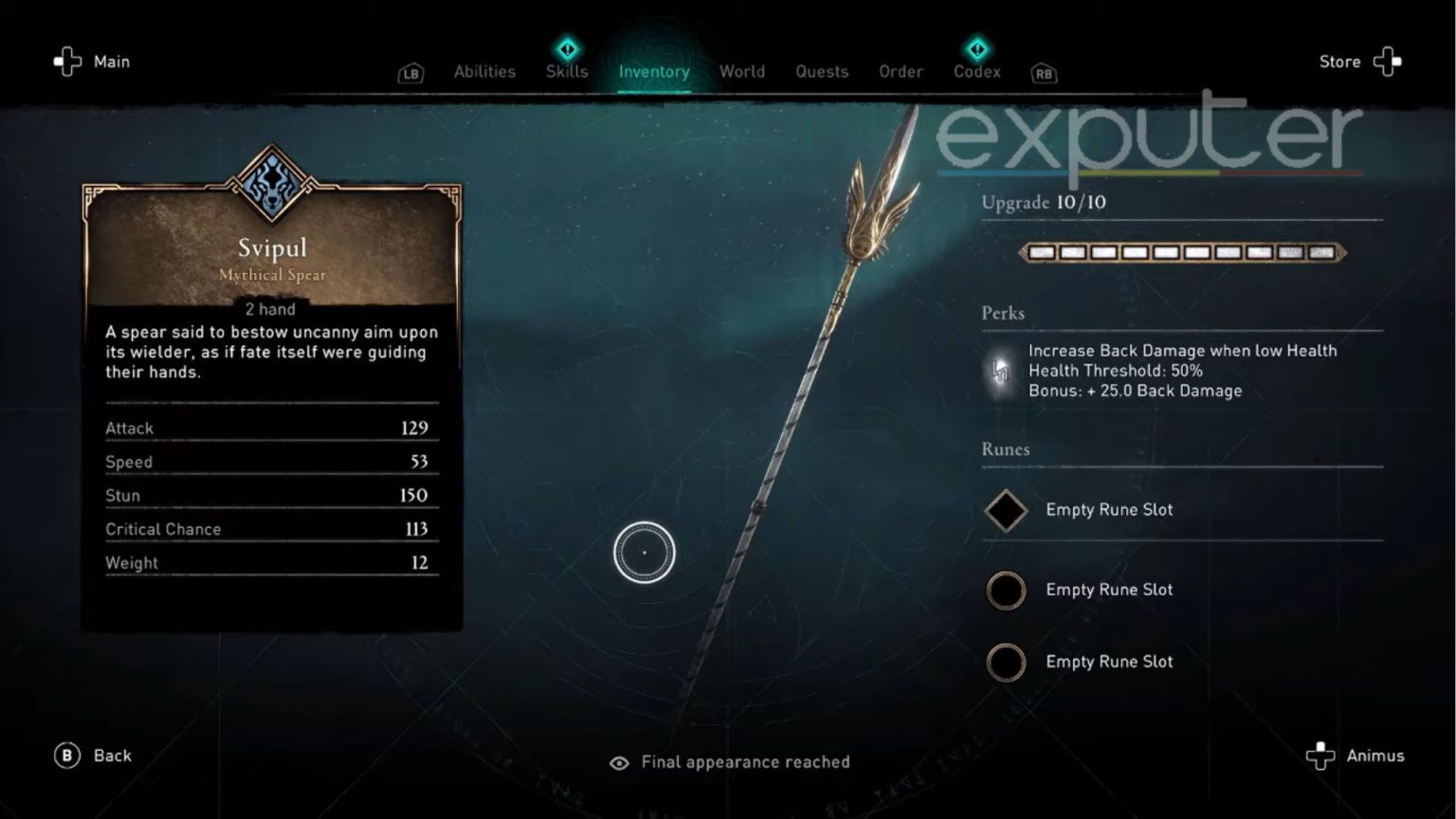Click the plus icon next to Main

pyautogui.click(x=65, y=61)
